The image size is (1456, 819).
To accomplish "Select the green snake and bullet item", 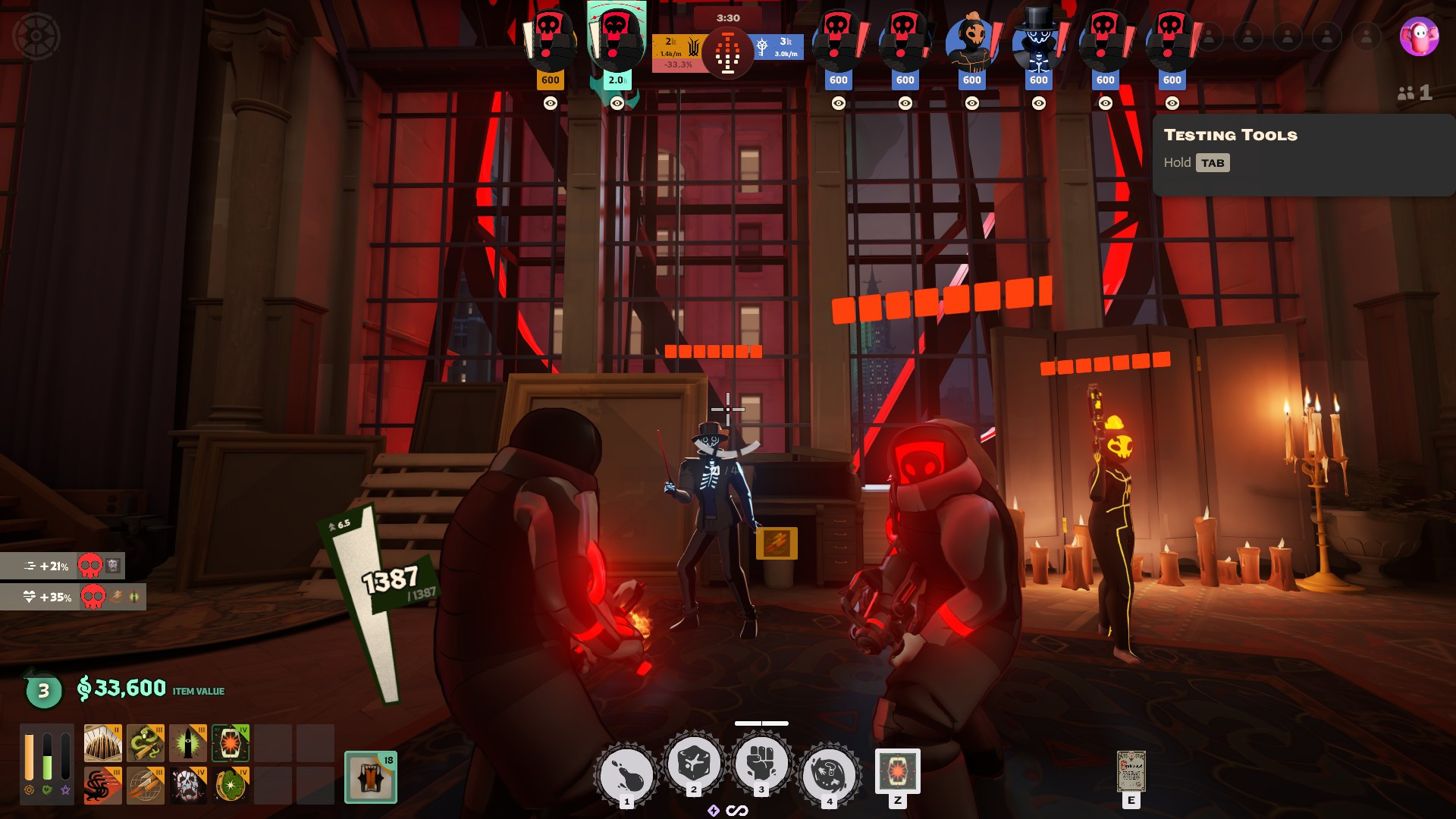I will [x=145, y=743].
